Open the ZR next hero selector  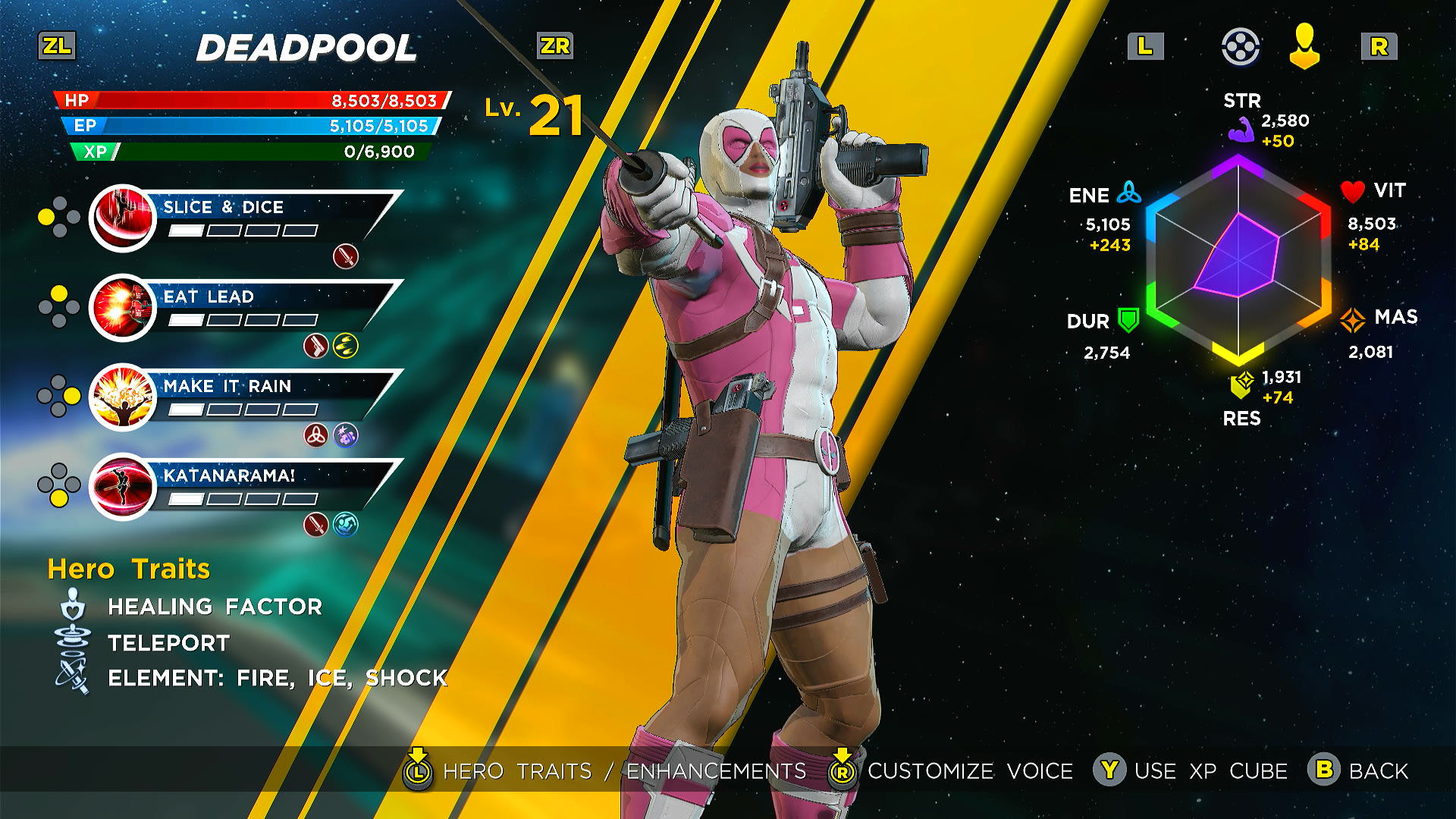[x=554, y=47]
